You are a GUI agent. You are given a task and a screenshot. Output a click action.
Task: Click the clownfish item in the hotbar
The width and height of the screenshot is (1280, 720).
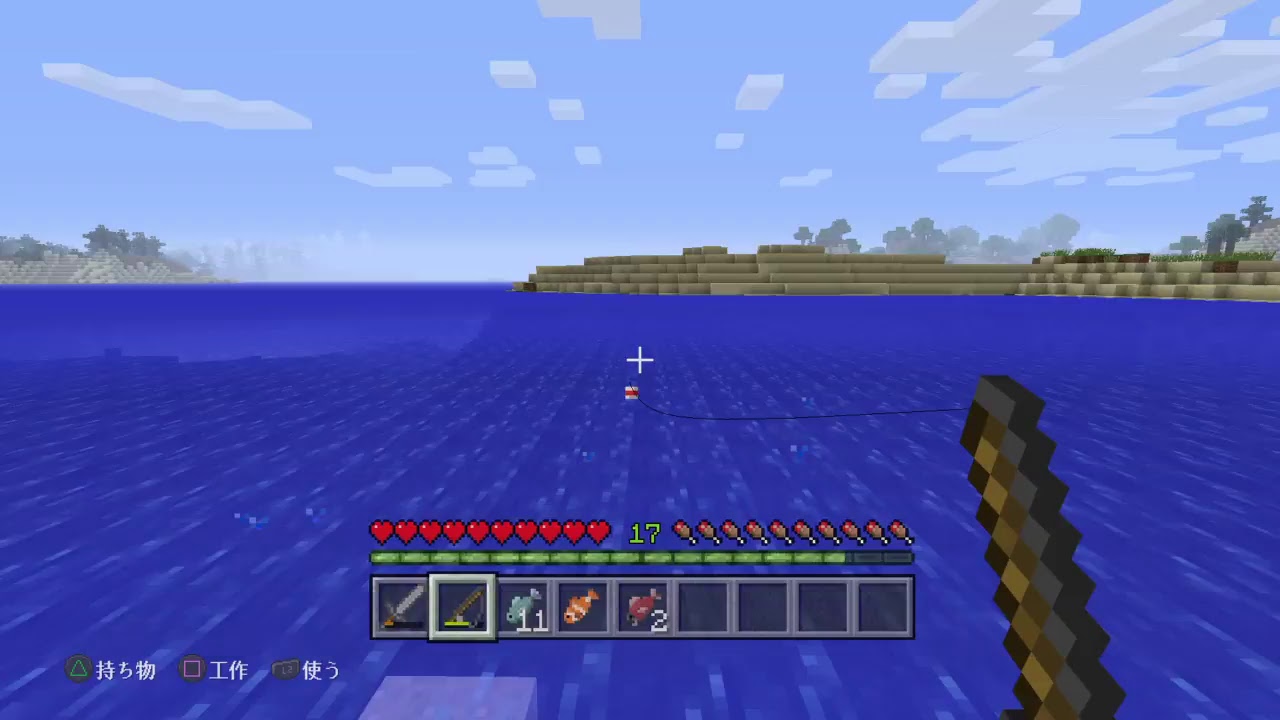click(583, 606)
